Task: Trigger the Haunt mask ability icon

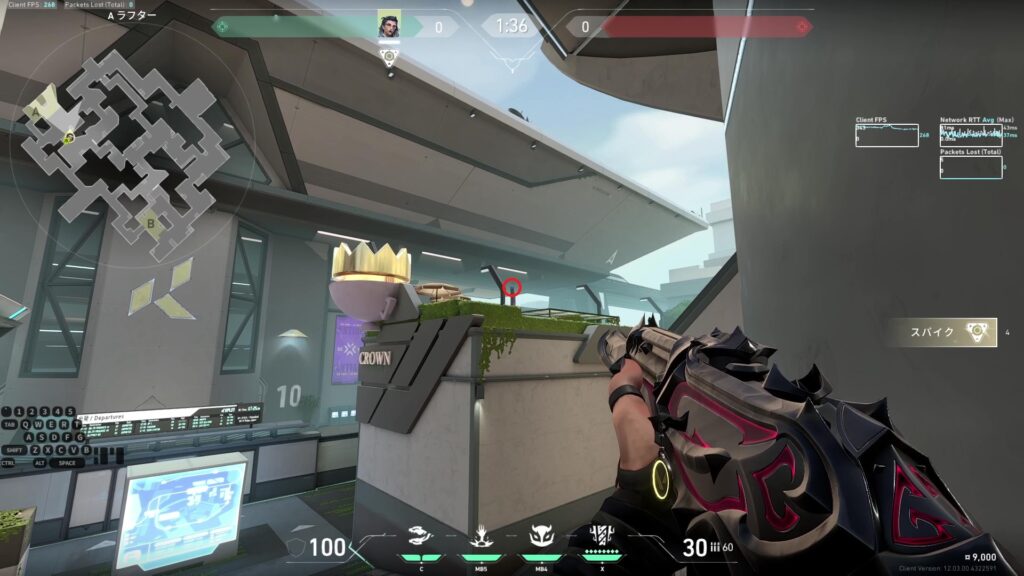Action: (x=541, y=537)
